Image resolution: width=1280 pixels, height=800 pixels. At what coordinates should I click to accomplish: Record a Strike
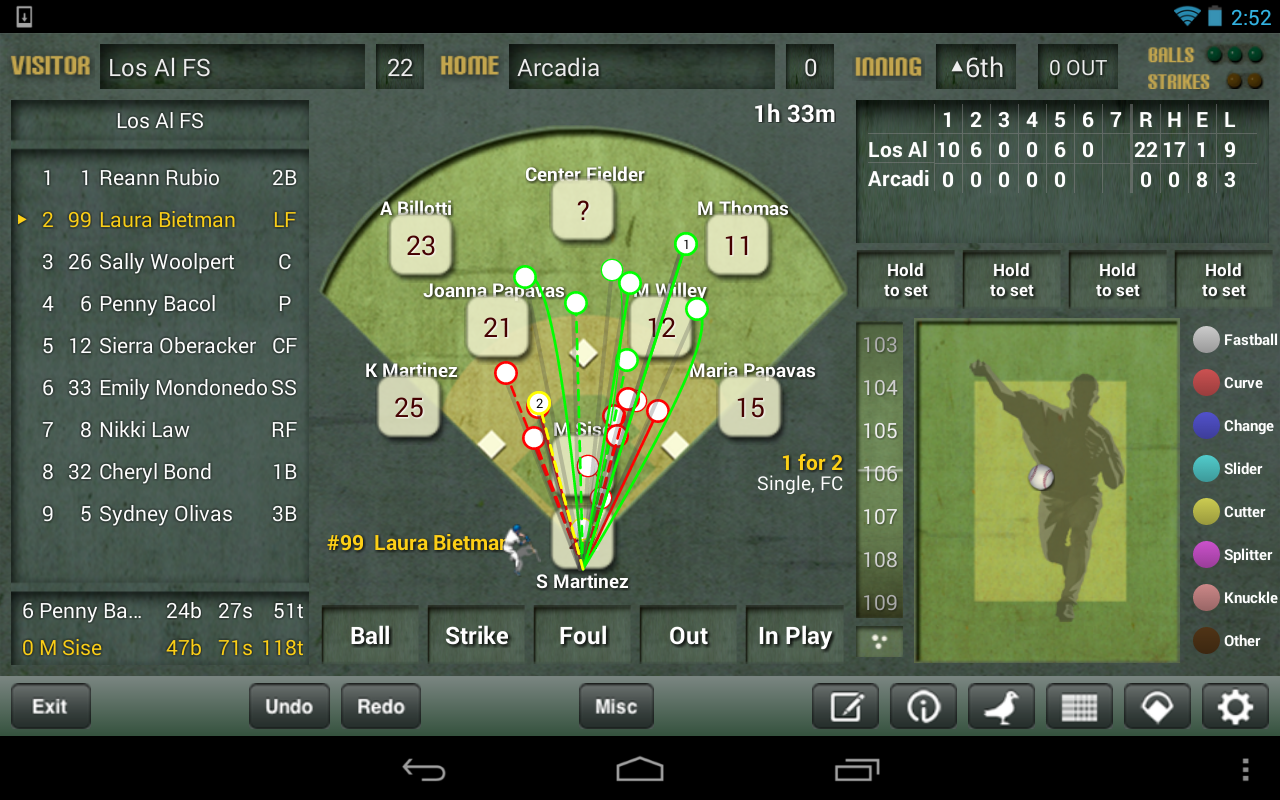pyautogui.click(x=477, y=634)
